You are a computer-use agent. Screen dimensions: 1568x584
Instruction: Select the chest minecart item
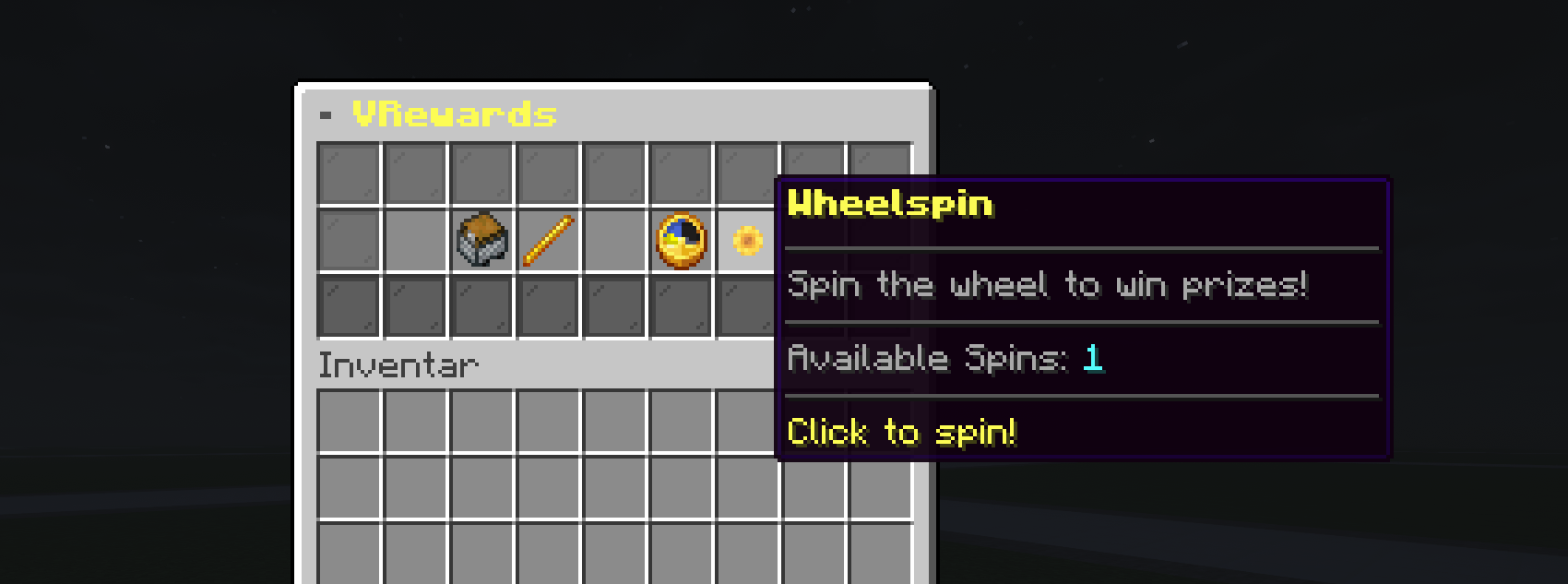482,240
